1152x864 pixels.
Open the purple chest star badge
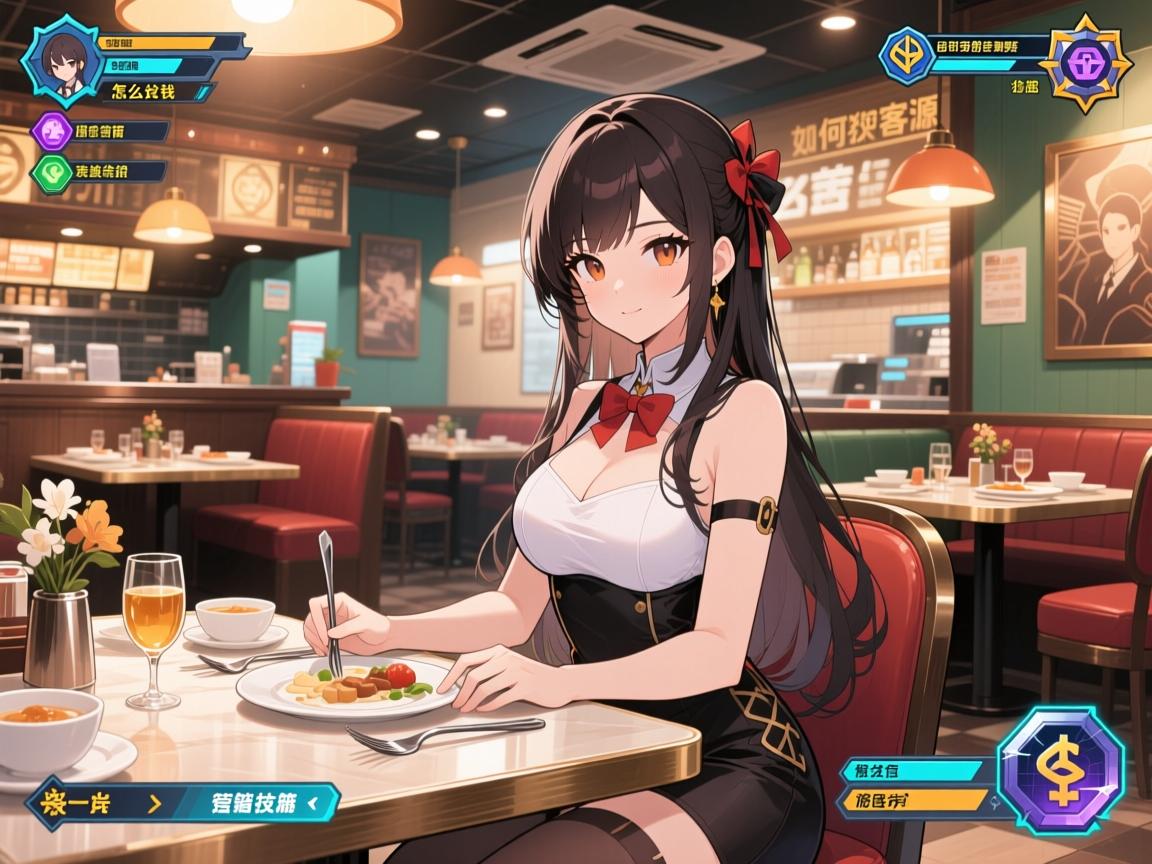tap(1085, 61)
